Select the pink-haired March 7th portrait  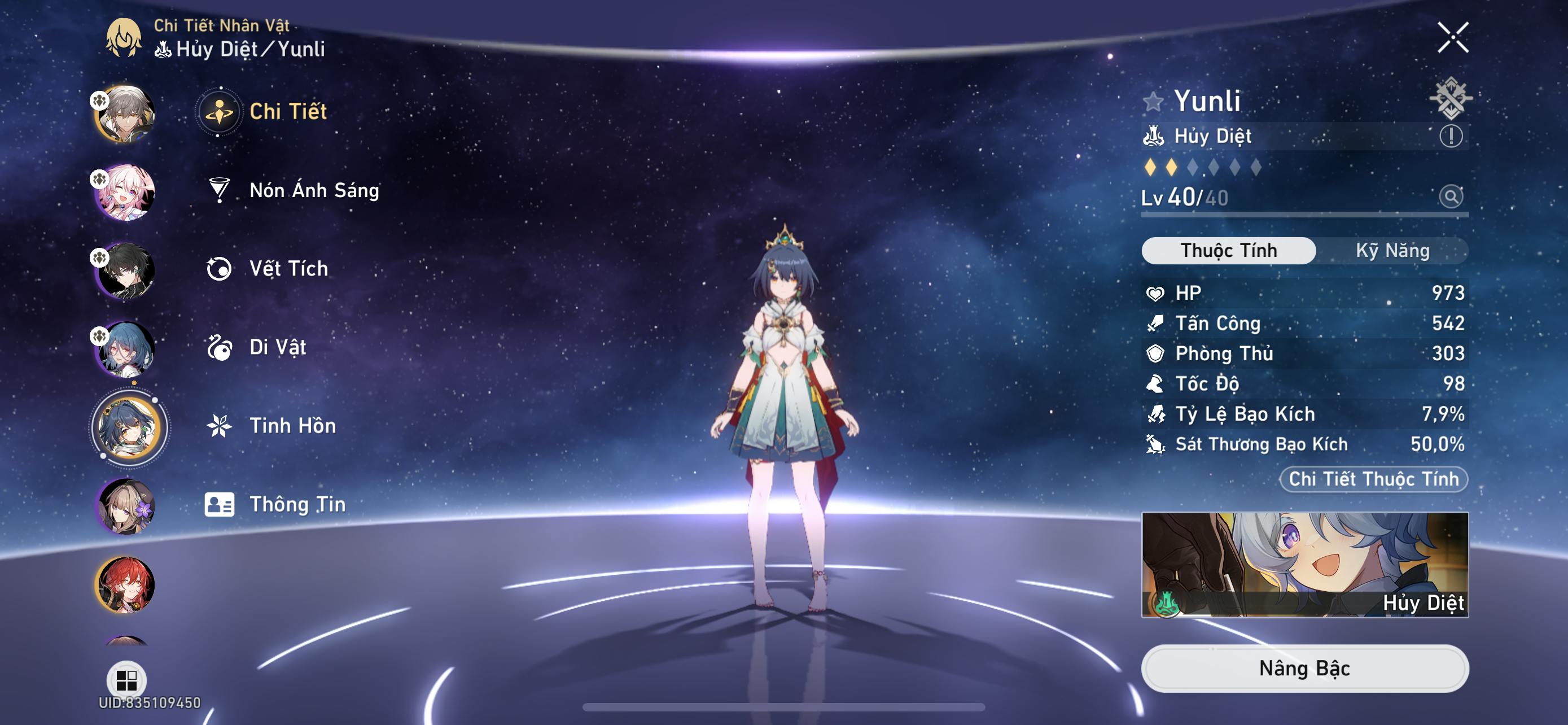tap(126, 192)
